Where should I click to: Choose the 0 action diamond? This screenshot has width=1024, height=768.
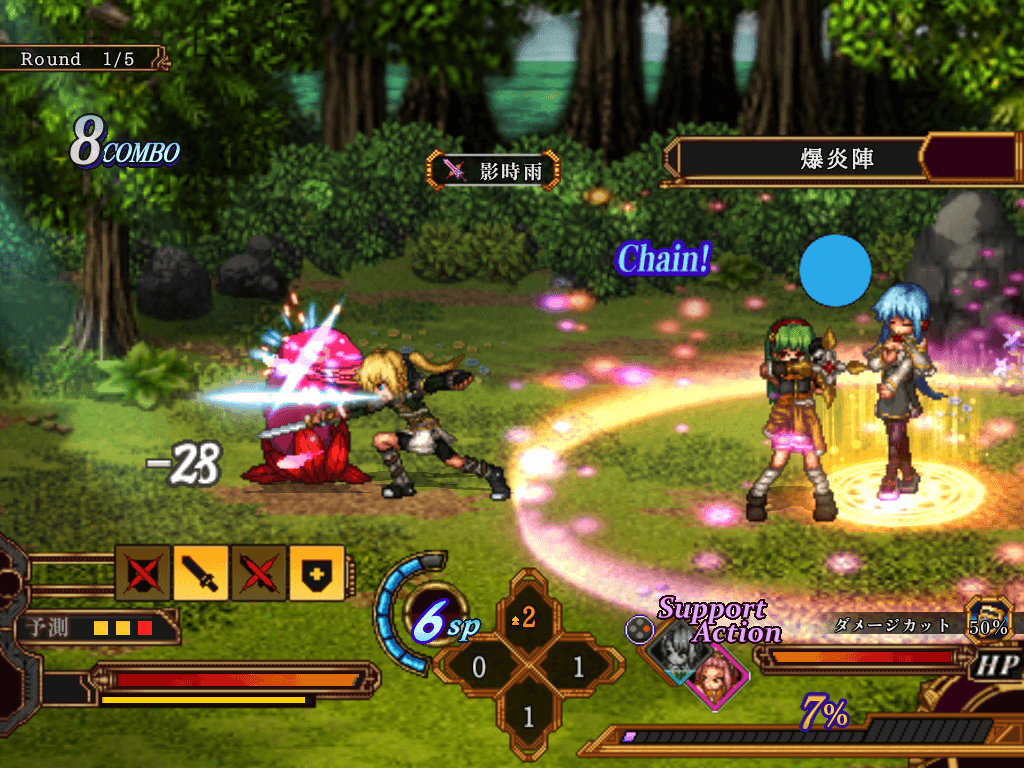click(479, 667)
